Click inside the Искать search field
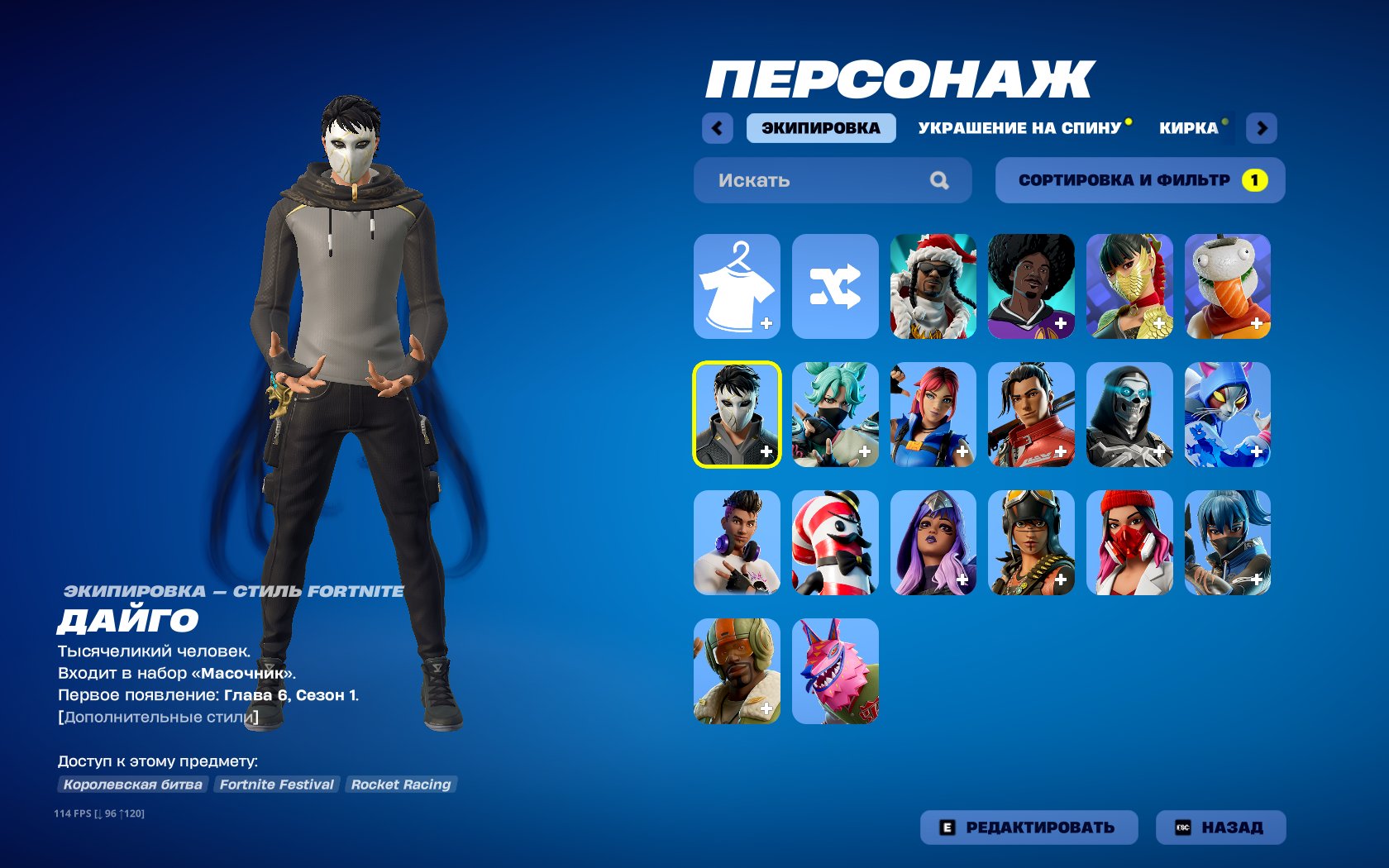The height and width of the screenshot is (868, 1389). [x=794, y=180]
